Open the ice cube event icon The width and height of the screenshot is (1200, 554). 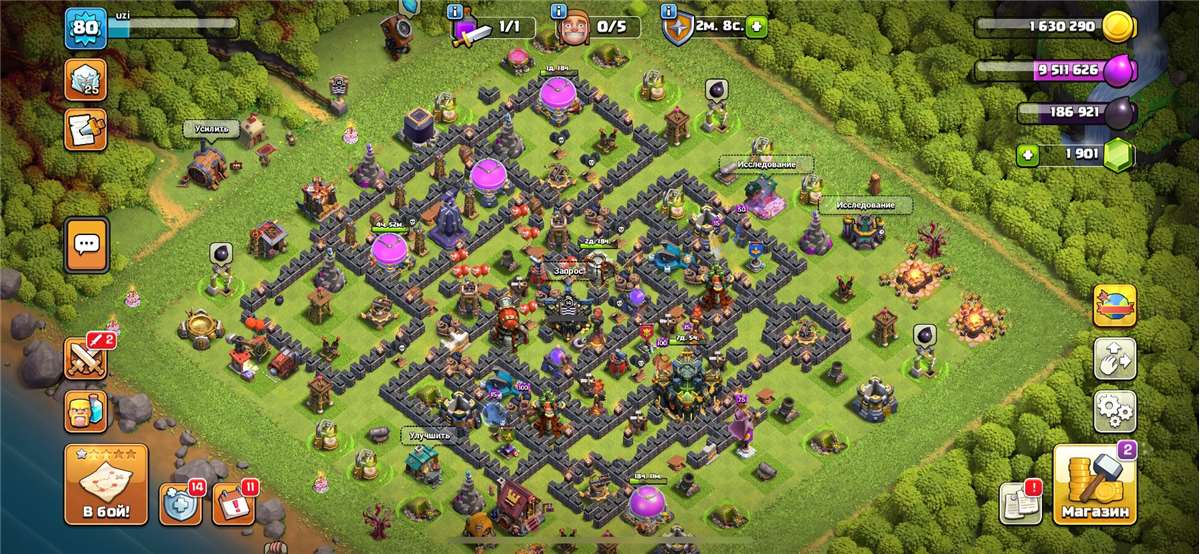click(86, 79)
